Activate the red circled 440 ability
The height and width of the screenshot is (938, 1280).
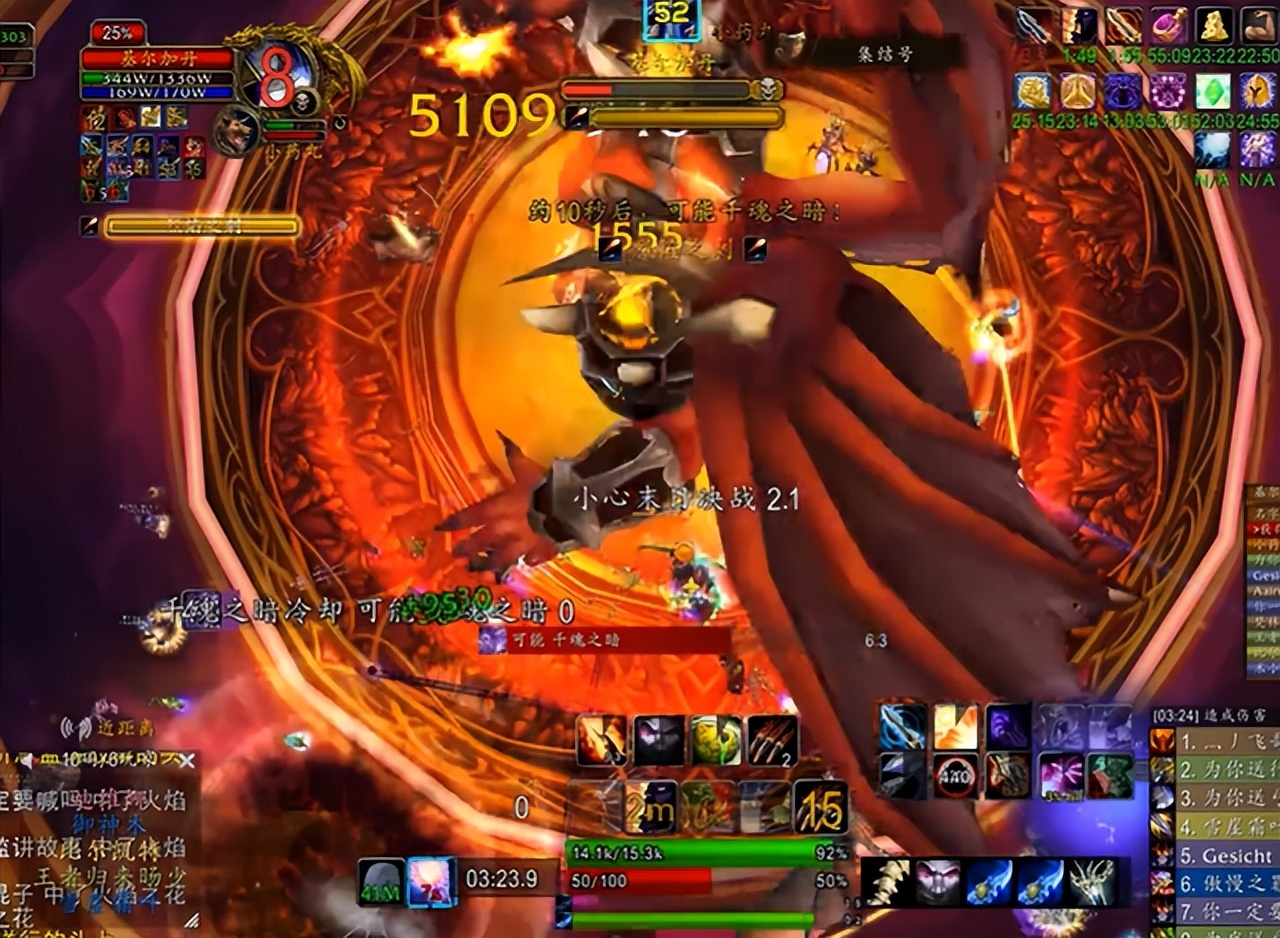pos(955,775)
